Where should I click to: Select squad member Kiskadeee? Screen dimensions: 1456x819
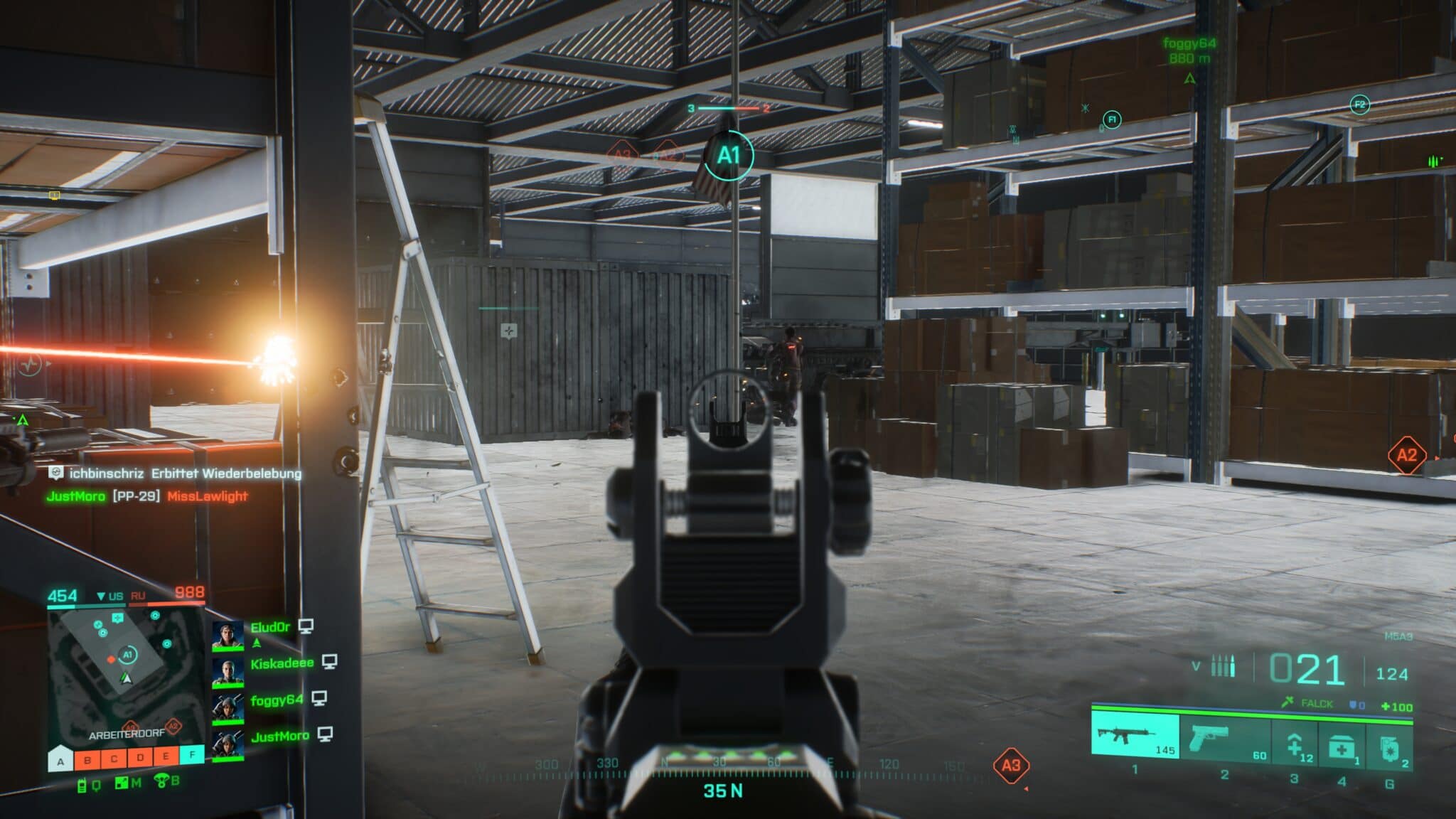282,663
